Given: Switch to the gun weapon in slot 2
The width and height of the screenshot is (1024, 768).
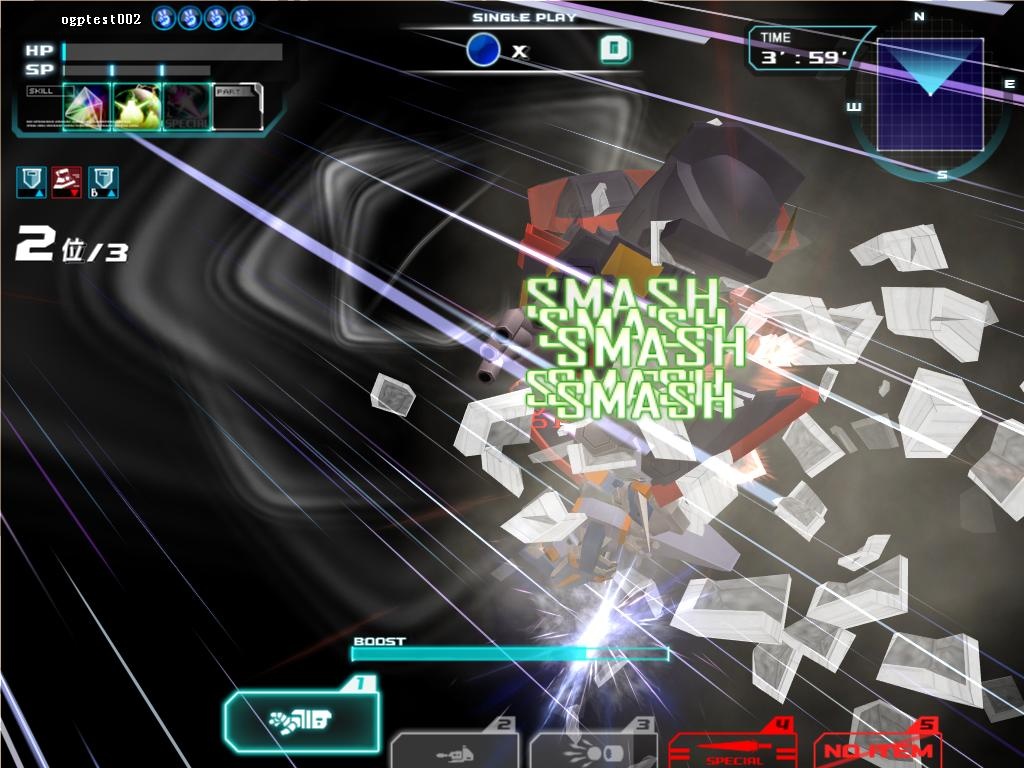Looking at the screenshot, I should point(456,750).
